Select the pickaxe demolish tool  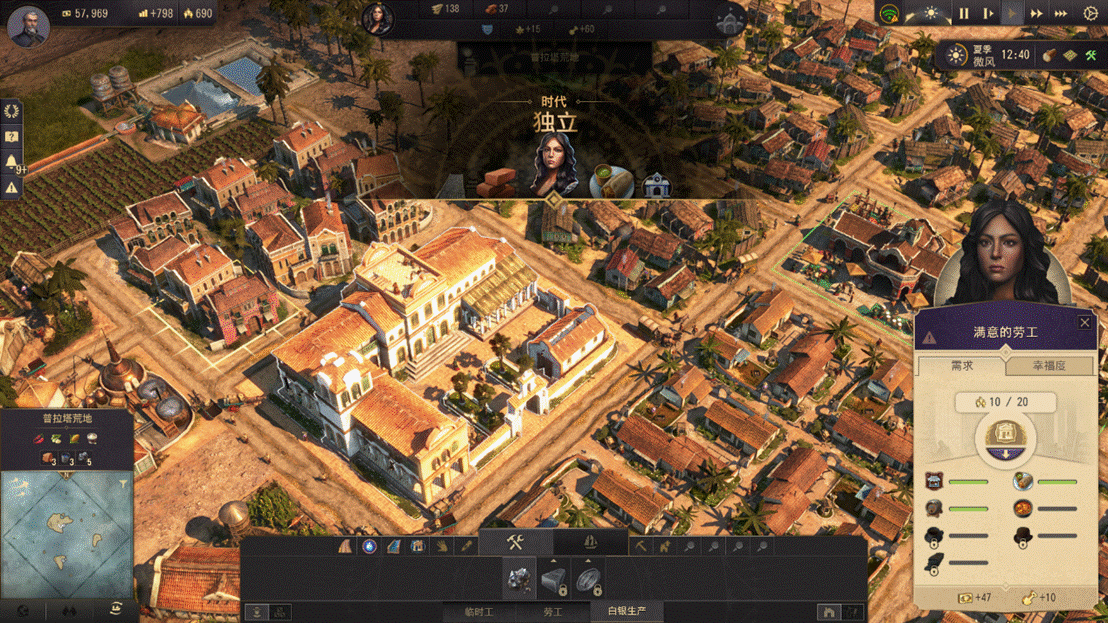coord(641,546)
